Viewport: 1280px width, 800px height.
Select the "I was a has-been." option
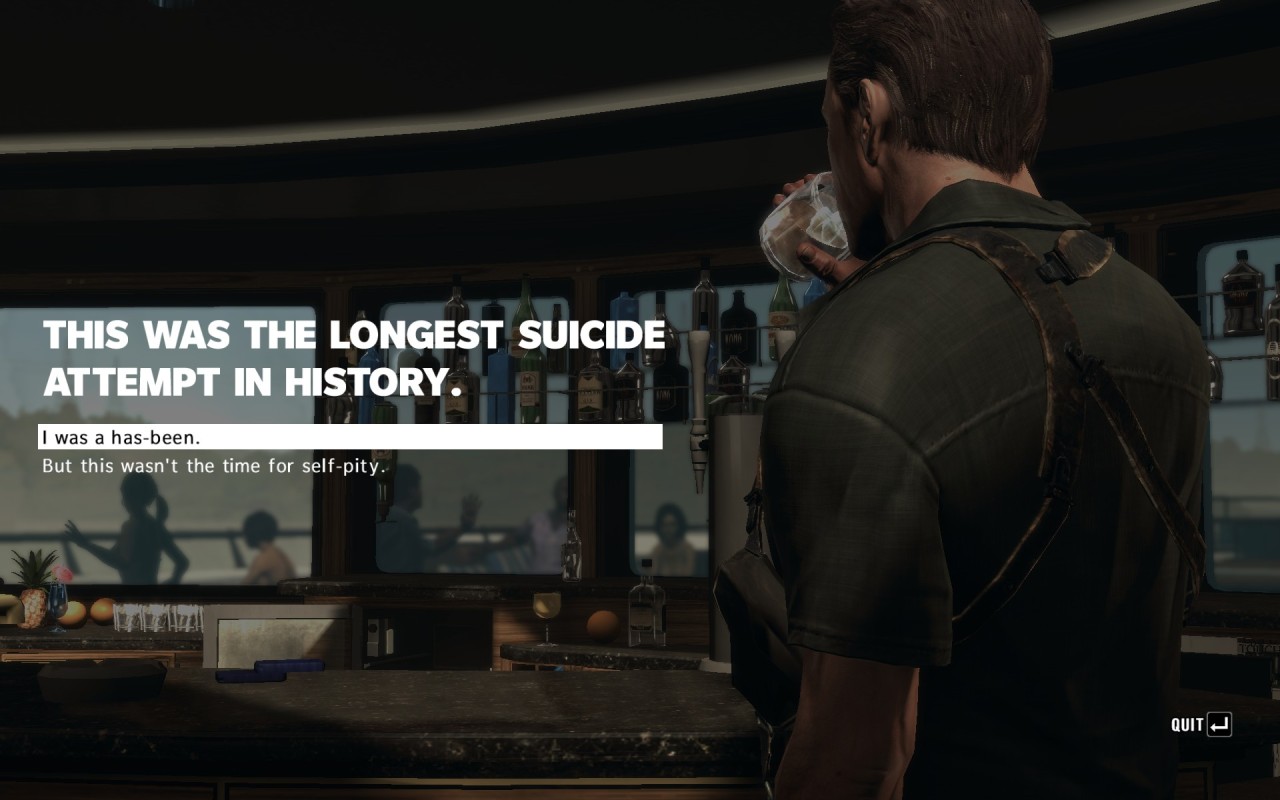tap(122, 438)
